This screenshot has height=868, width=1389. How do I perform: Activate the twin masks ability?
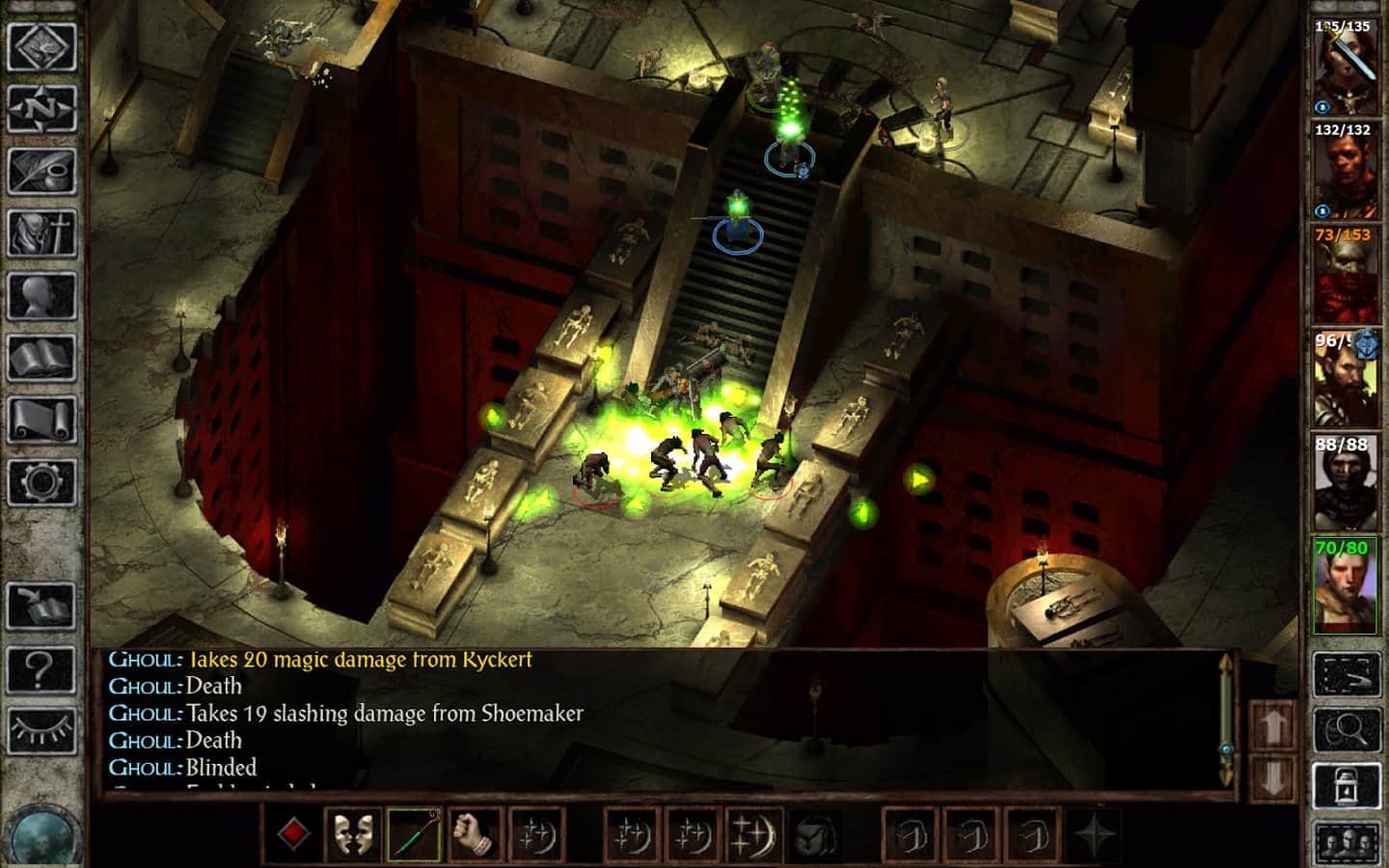[353, 834]
